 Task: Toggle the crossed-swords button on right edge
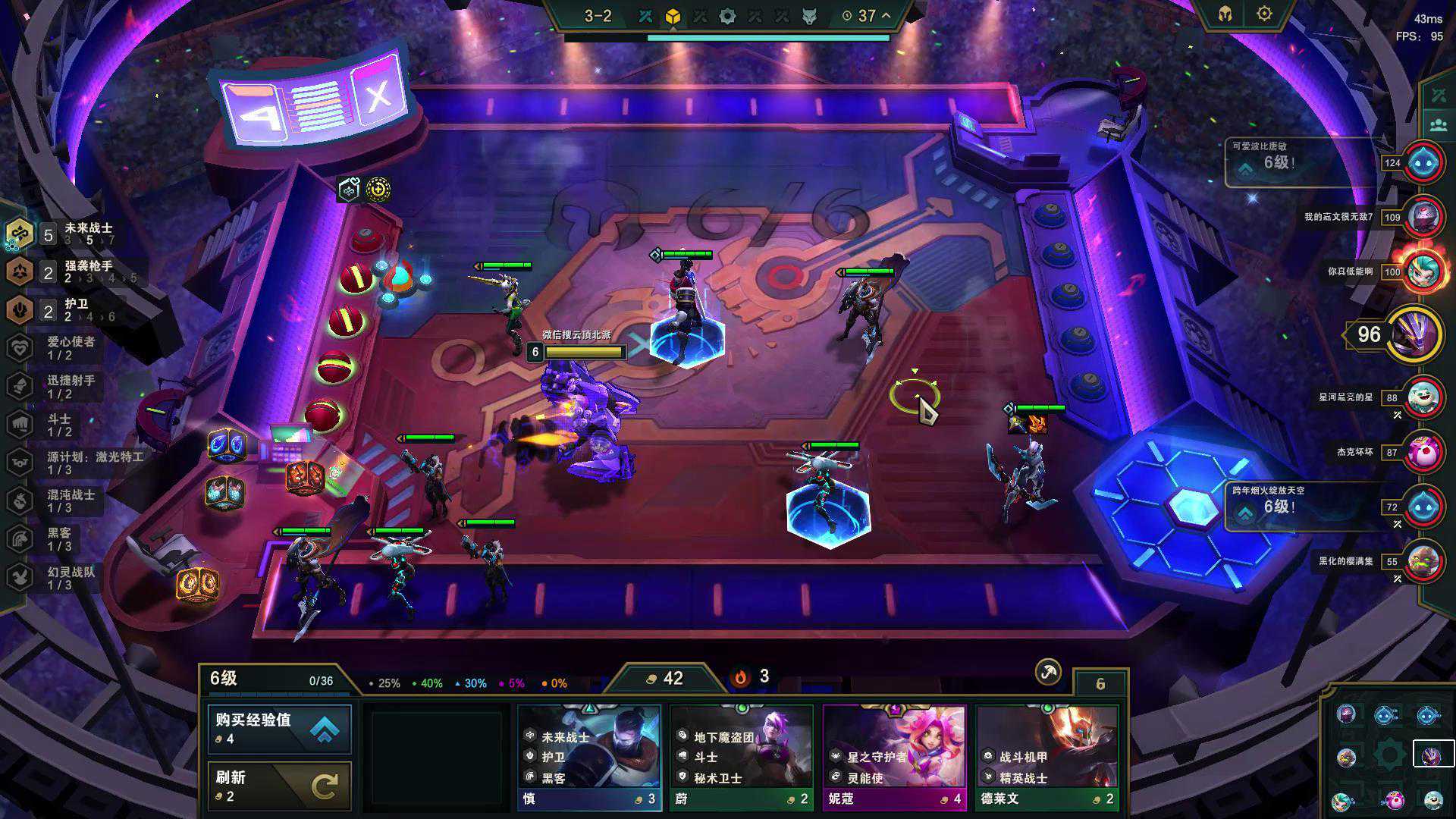[1438, 96]
